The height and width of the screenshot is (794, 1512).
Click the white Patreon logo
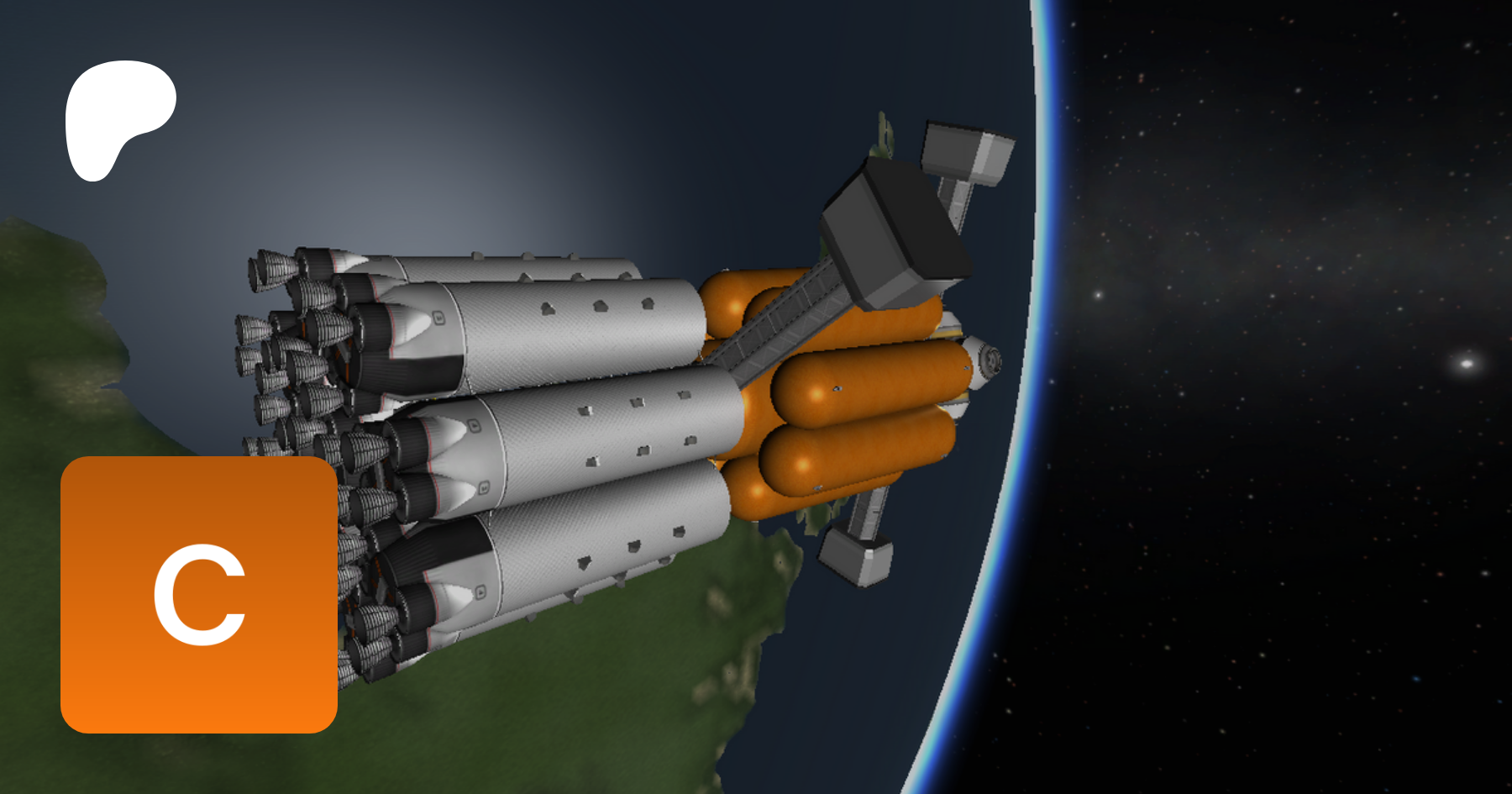(x=118, y=118)
